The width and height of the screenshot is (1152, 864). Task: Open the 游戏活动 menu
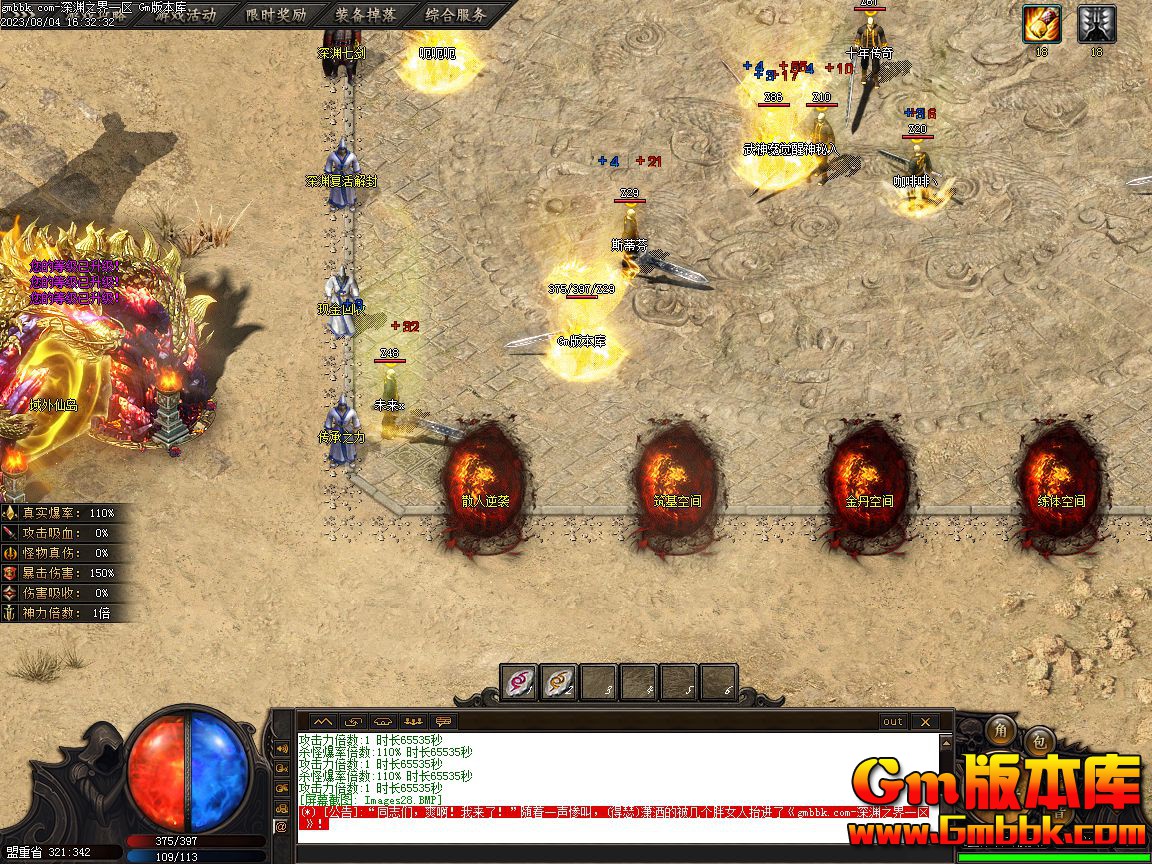coord(186,15)
